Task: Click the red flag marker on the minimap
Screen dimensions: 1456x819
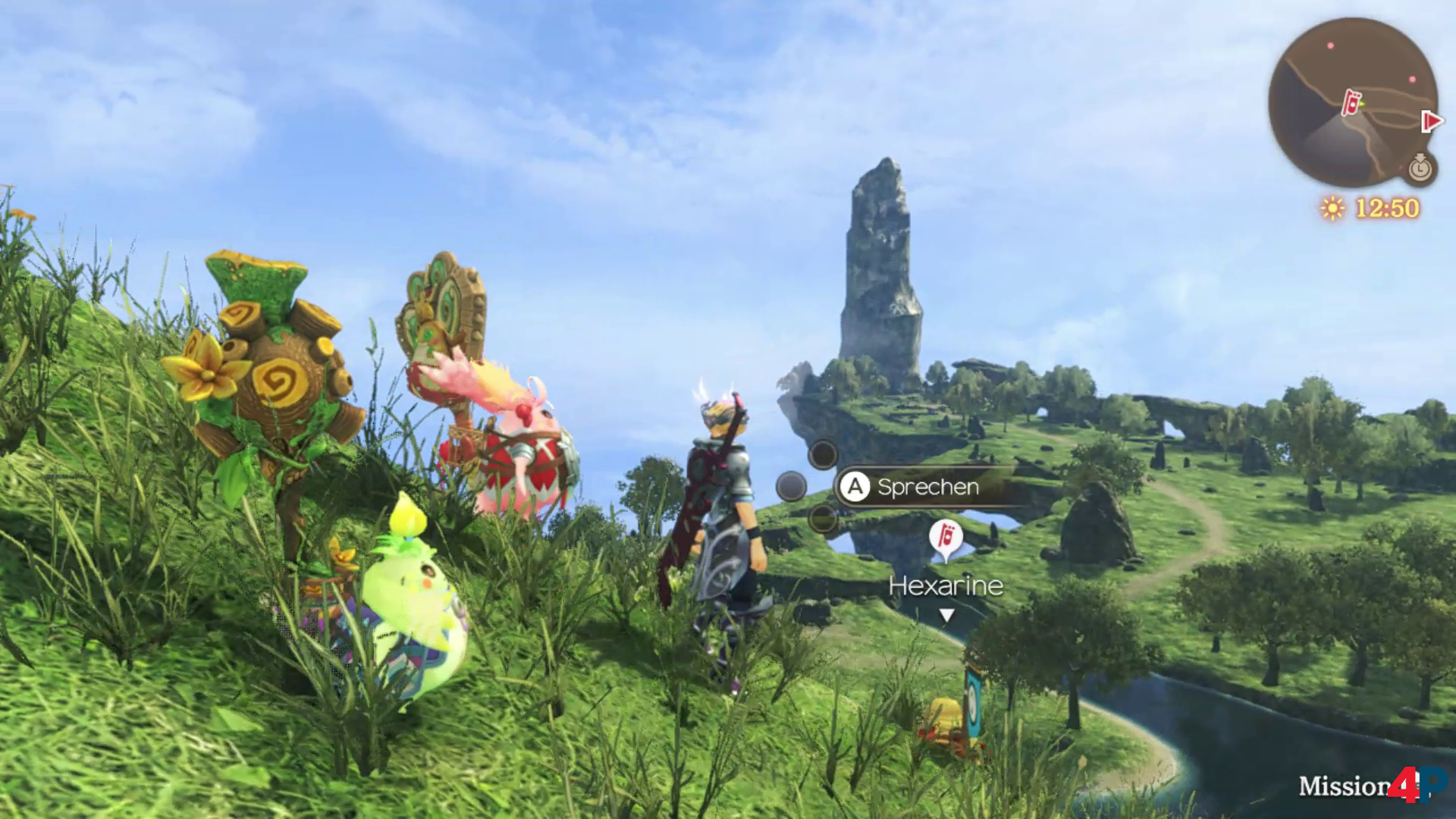Action: click(x=1351, y=103)
